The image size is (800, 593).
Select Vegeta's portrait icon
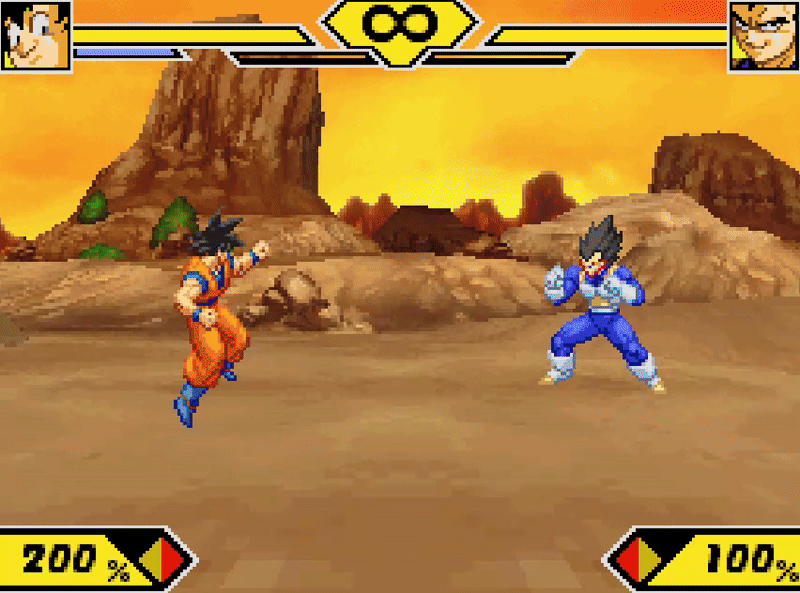[x=763, y=35]
